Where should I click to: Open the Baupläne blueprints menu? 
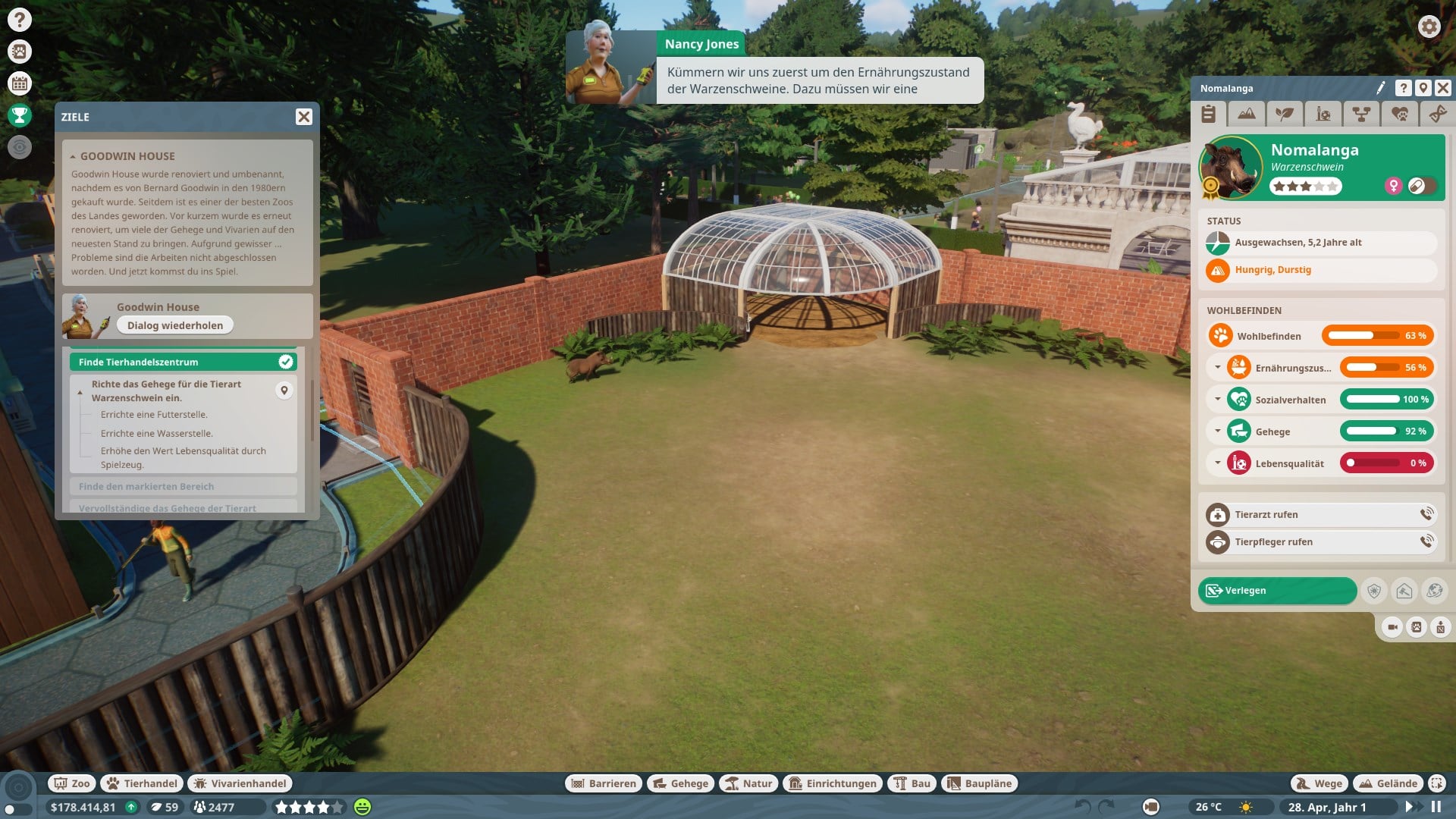(x=980, y=783)
